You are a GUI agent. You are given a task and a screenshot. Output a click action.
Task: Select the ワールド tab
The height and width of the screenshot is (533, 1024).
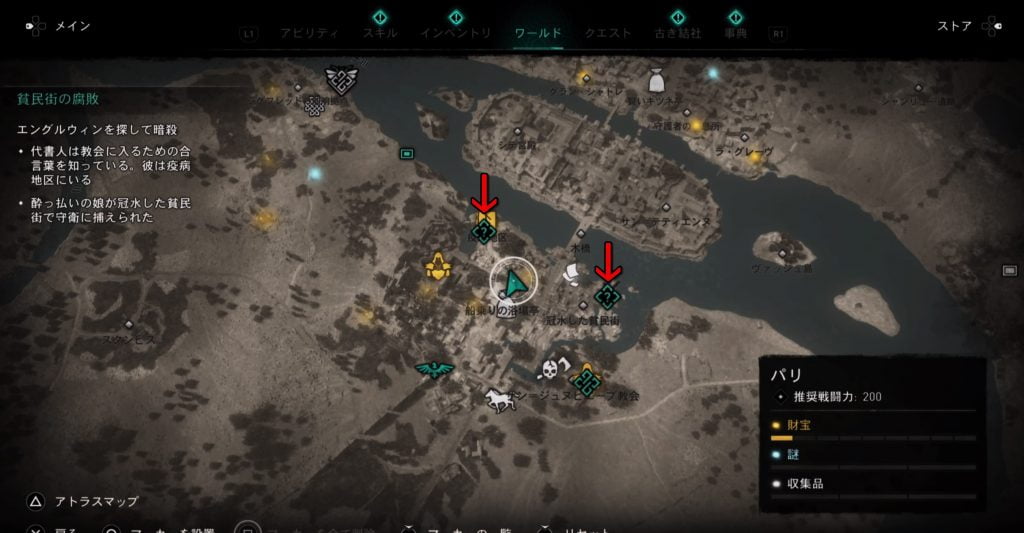coord(538,33)
